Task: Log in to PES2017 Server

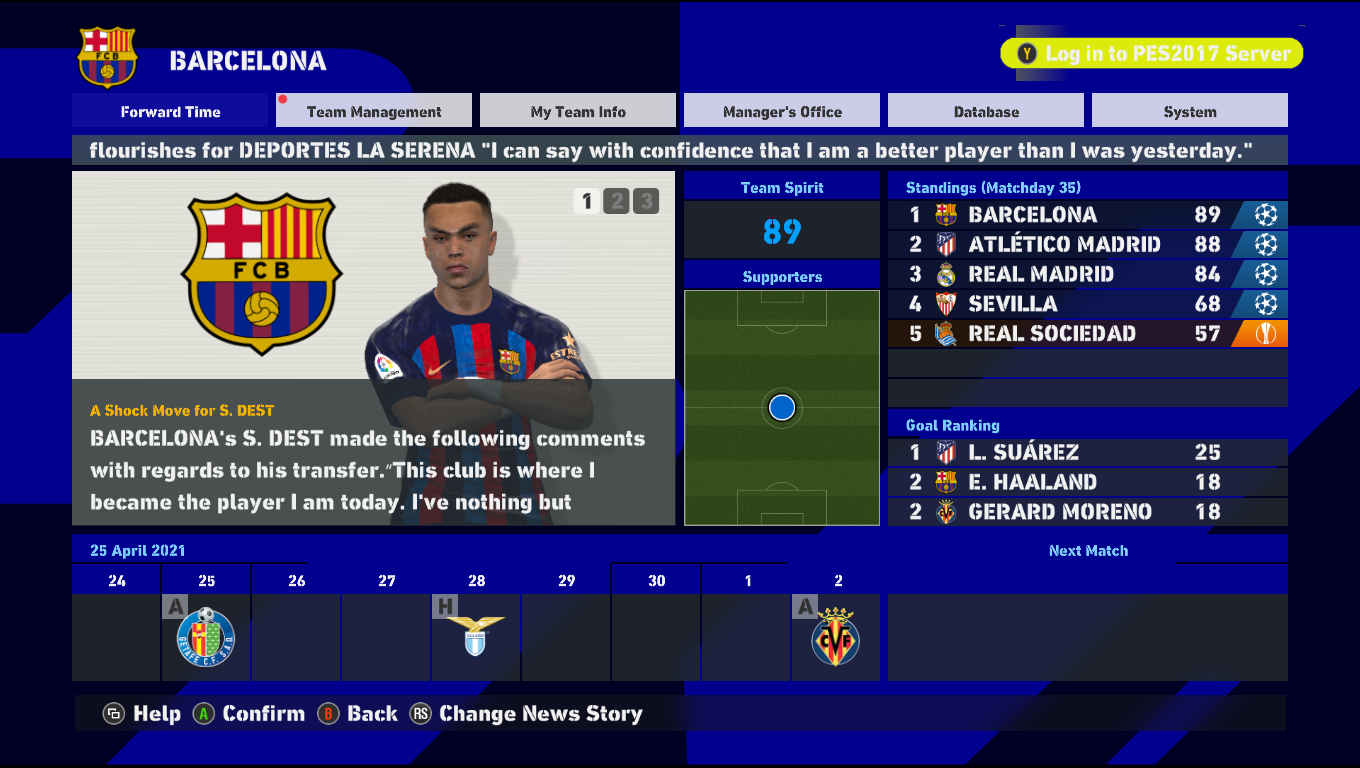Action: pyautogui.click(x=1152, y=54)
